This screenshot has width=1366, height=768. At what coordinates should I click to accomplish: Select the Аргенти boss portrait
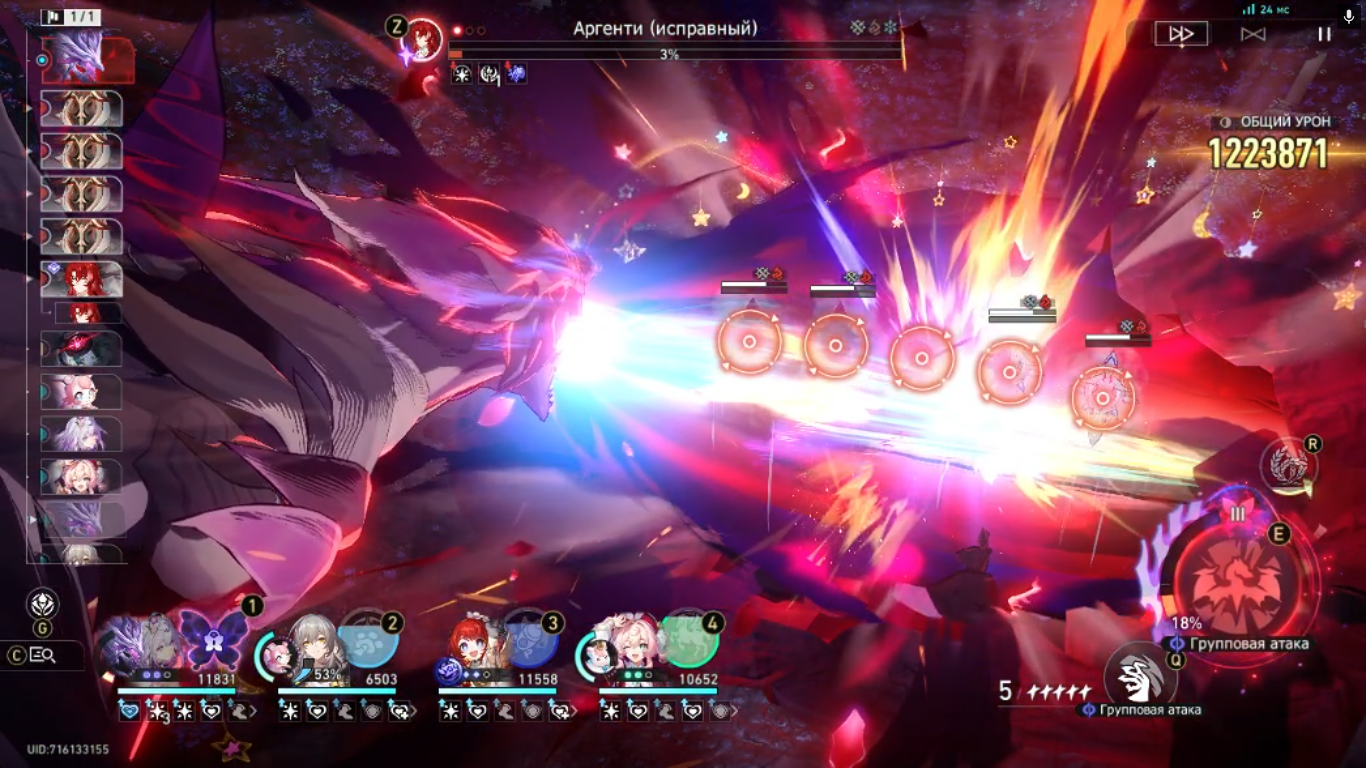pos(424,41)
